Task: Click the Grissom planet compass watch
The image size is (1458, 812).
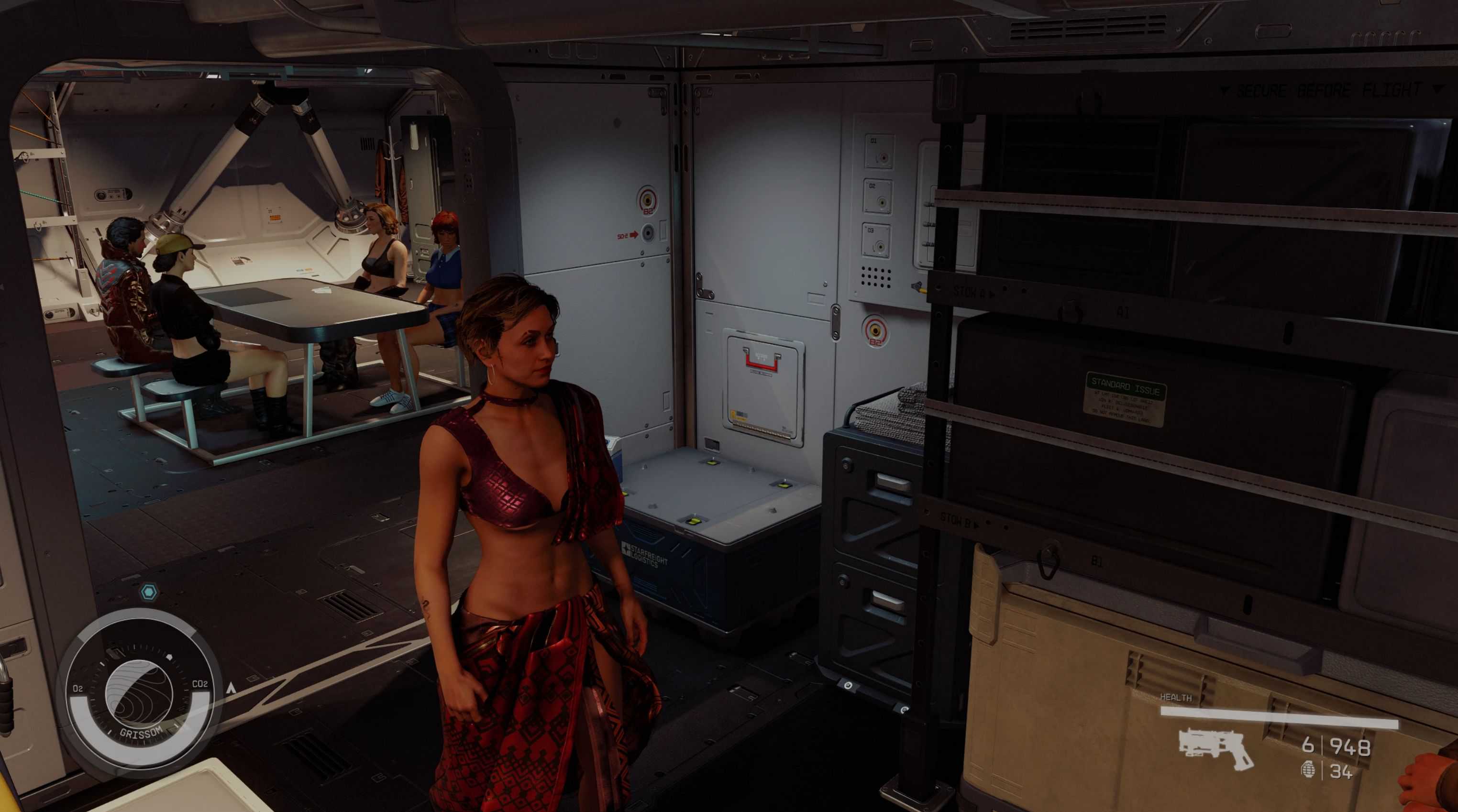Action: tap(139, 695)
